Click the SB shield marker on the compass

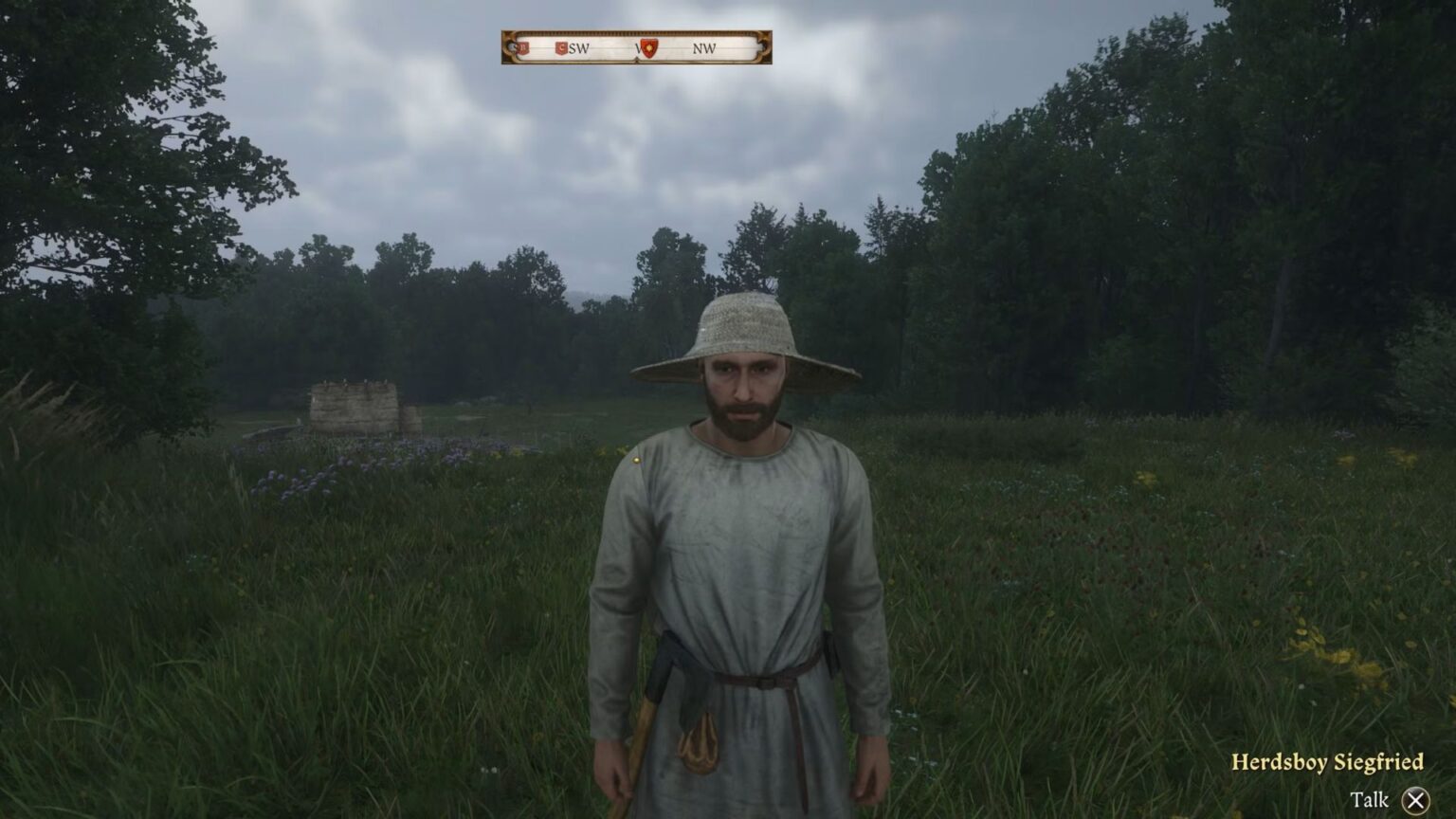522,46
